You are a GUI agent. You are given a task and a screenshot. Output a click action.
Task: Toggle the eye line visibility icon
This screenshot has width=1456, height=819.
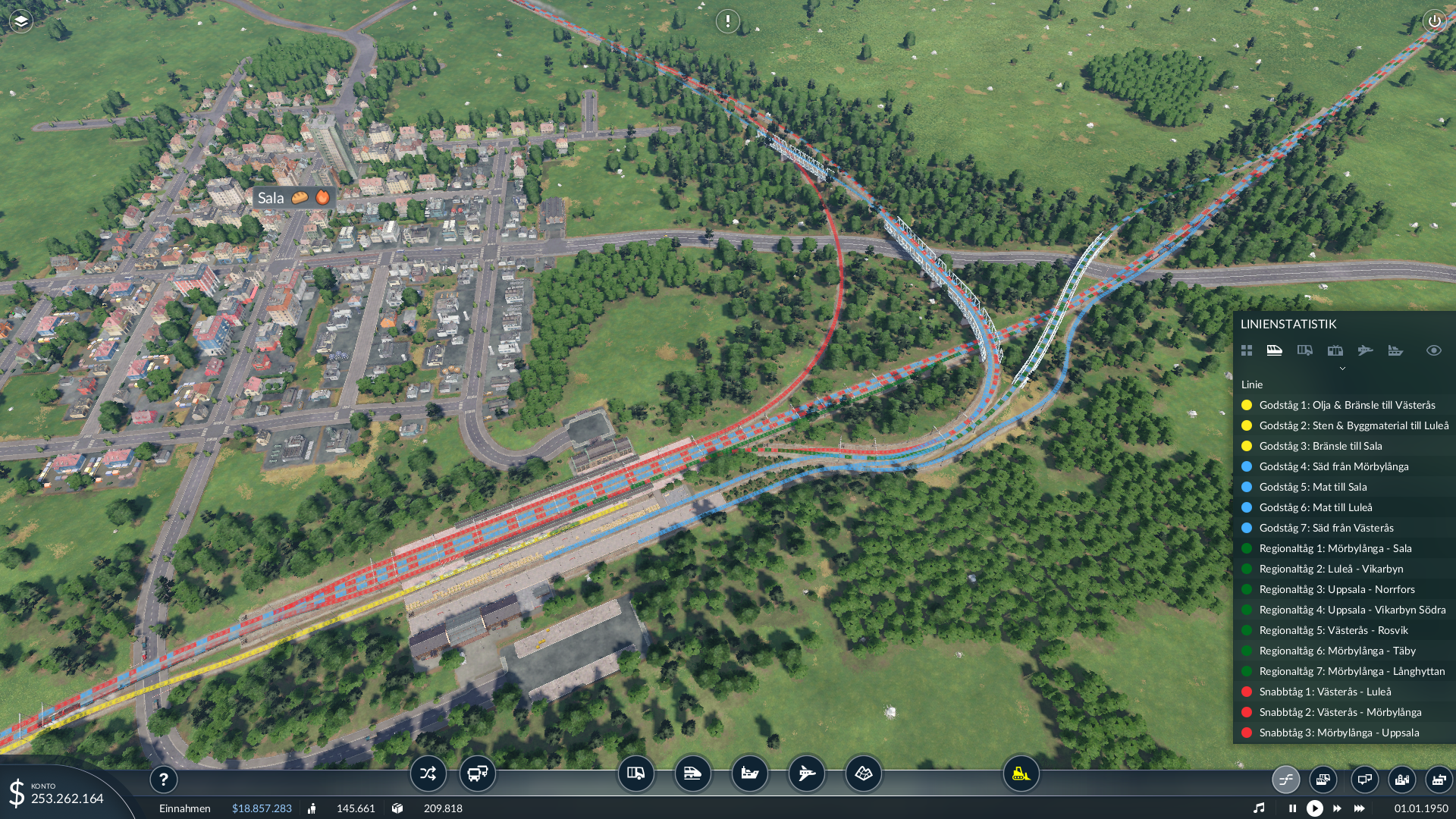click(x=1433, y=350)
